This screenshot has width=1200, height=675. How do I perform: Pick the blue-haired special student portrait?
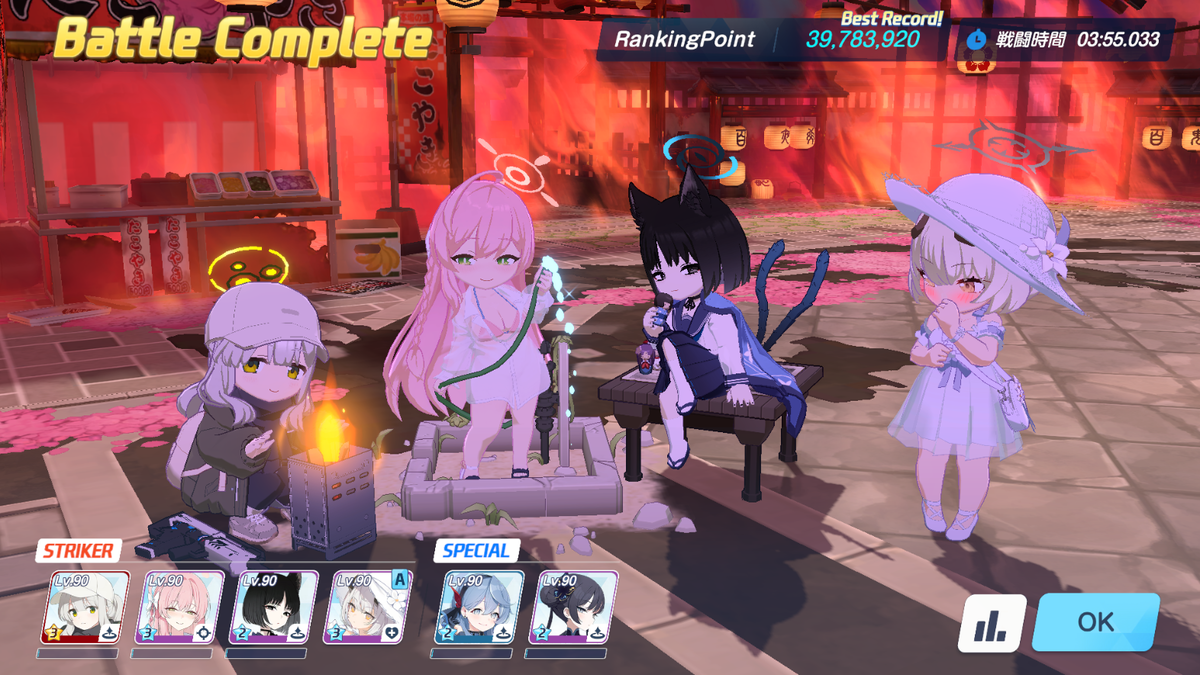(x=478, y=607)
